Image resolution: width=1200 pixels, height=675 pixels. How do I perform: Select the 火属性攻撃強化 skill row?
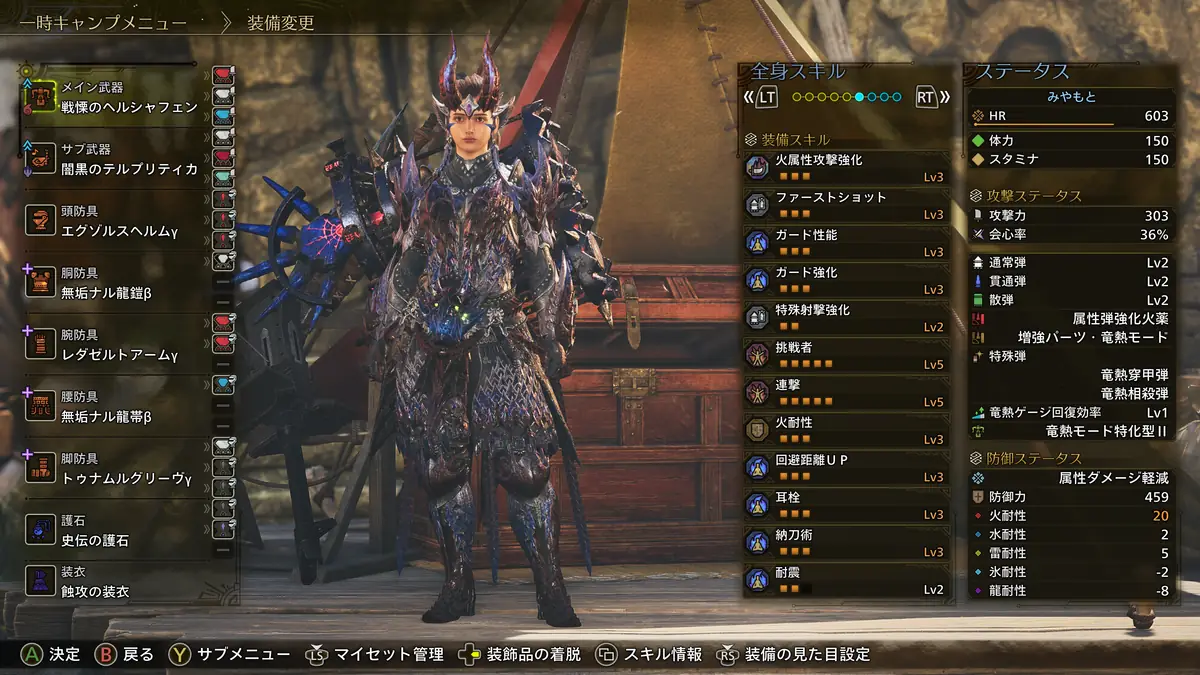[846, 168]
